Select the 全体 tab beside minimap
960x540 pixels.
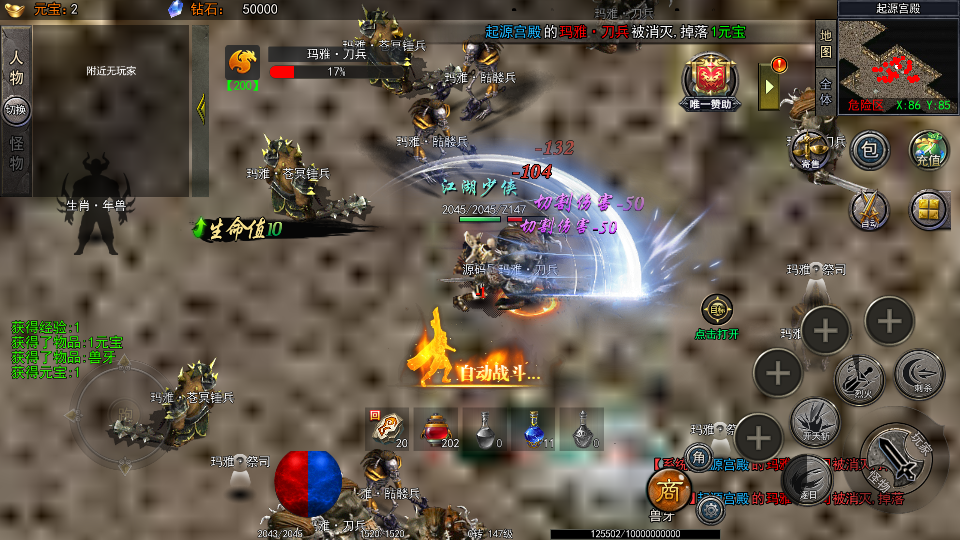[825, 91]
